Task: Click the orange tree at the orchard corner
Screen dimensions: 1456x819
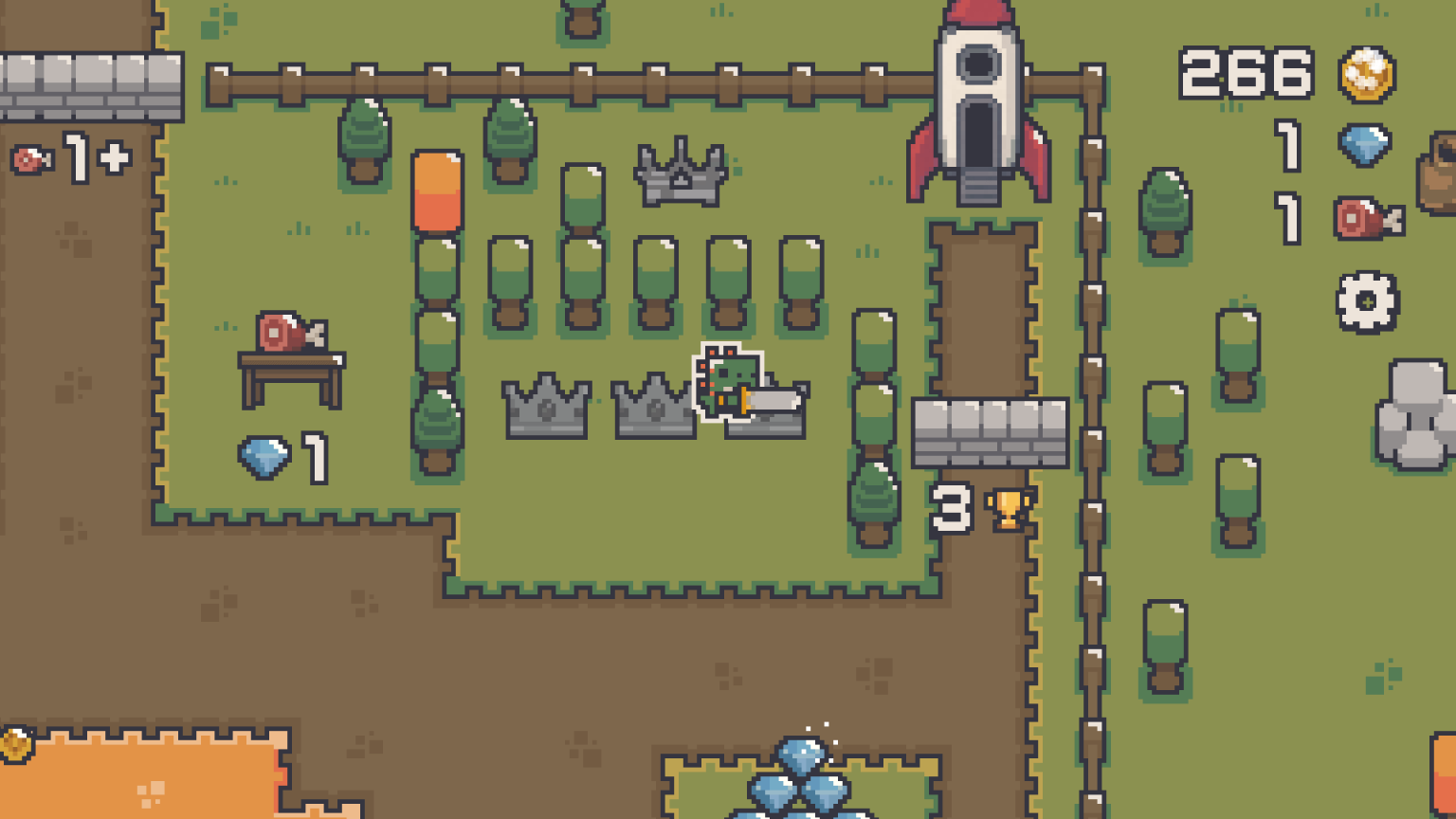Action: [x=437, y=194]
